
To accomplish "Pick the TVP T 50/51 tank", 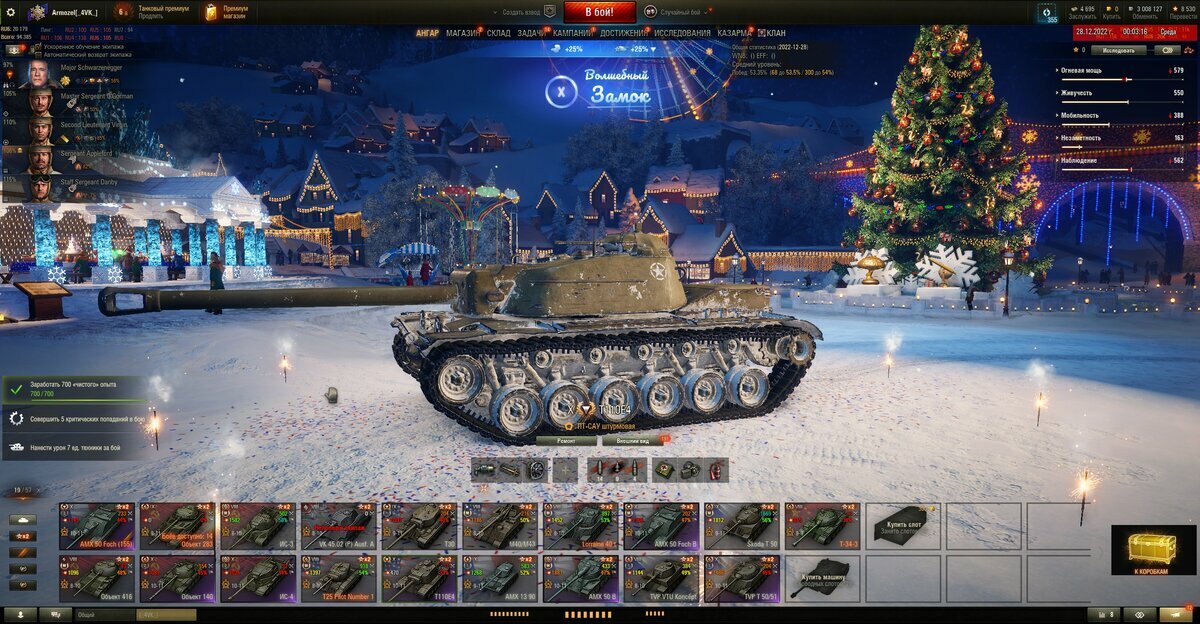I will click(742, 579).
